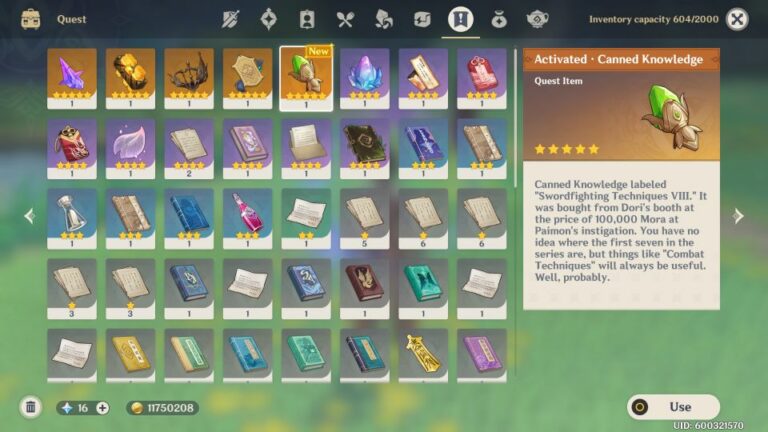Image resolution: width=768 pixels, height=432 pixels.
Task: Show the Food tab with crossed utensils
Action: (x=346, y=19)
